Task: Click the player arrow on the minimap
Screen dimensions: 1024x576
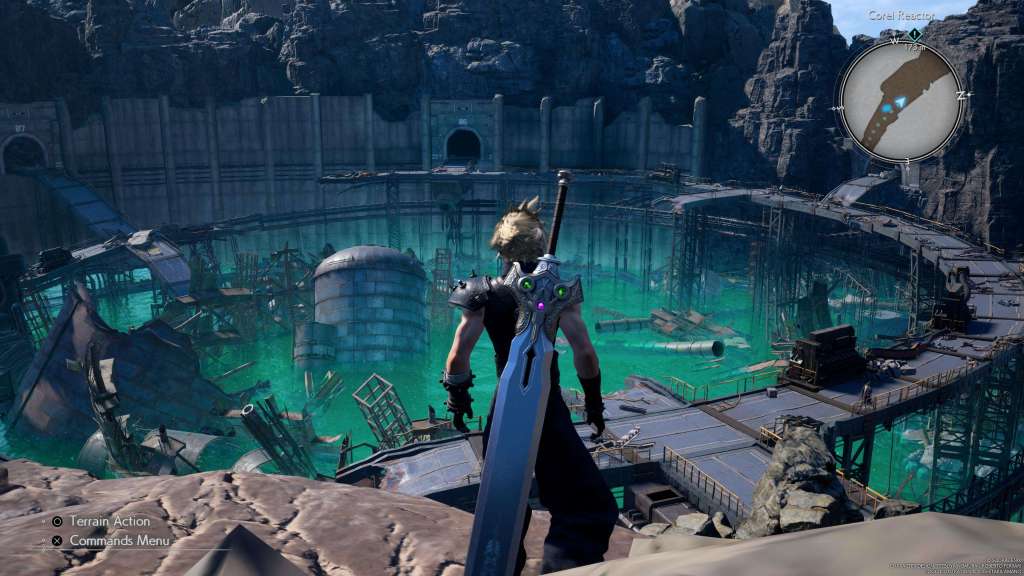Action: pos(899,102)
